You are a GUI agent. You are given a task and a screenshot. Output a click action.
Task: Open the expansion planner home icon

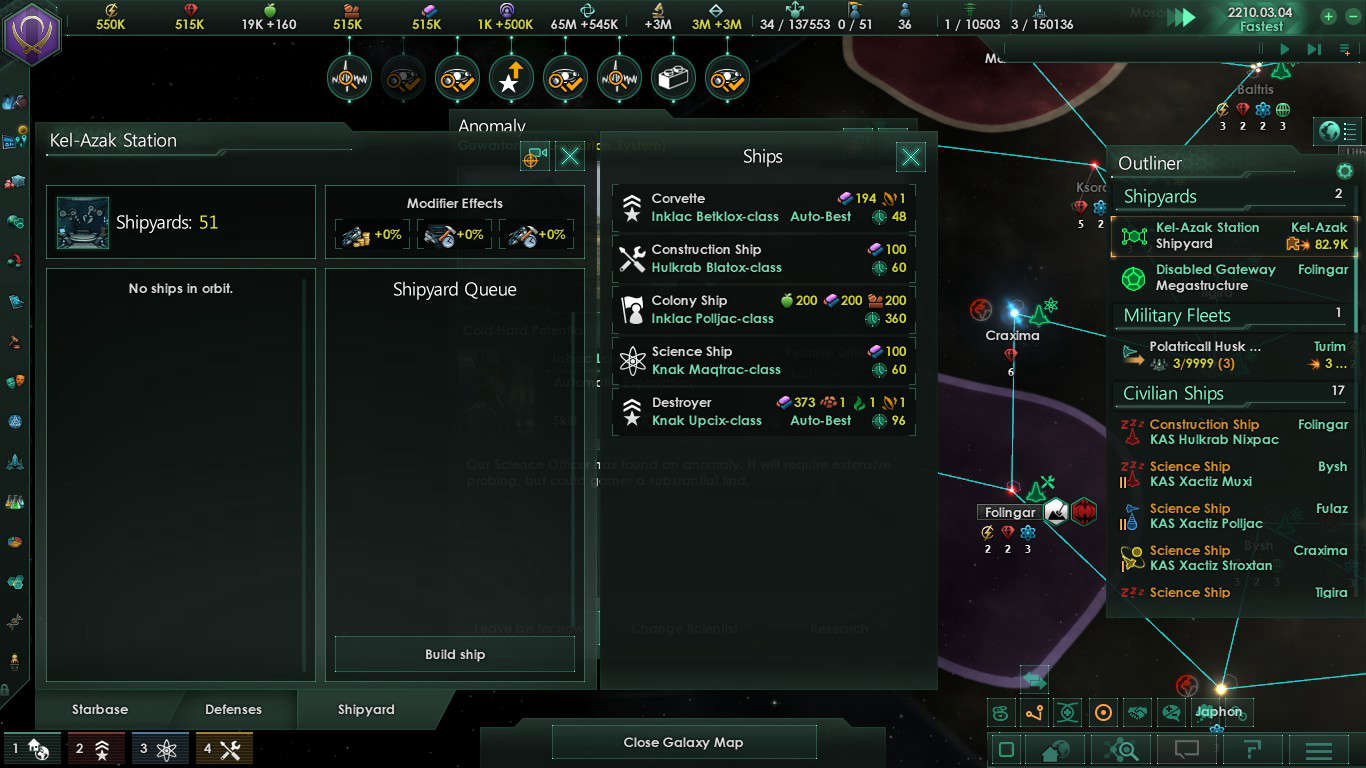1056,751
